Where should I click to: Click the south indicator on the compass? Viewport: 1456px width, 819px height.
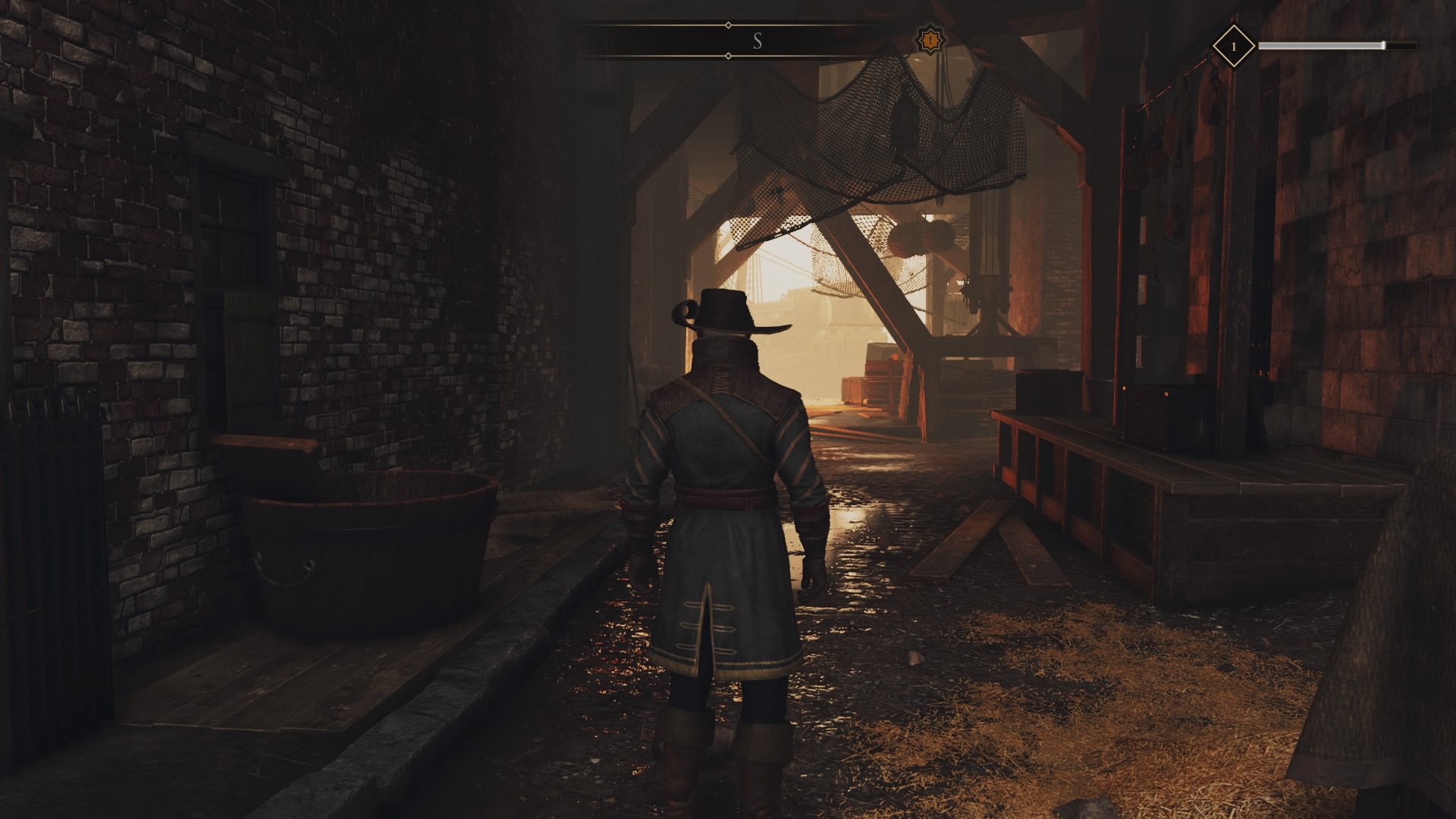point(757,42)
